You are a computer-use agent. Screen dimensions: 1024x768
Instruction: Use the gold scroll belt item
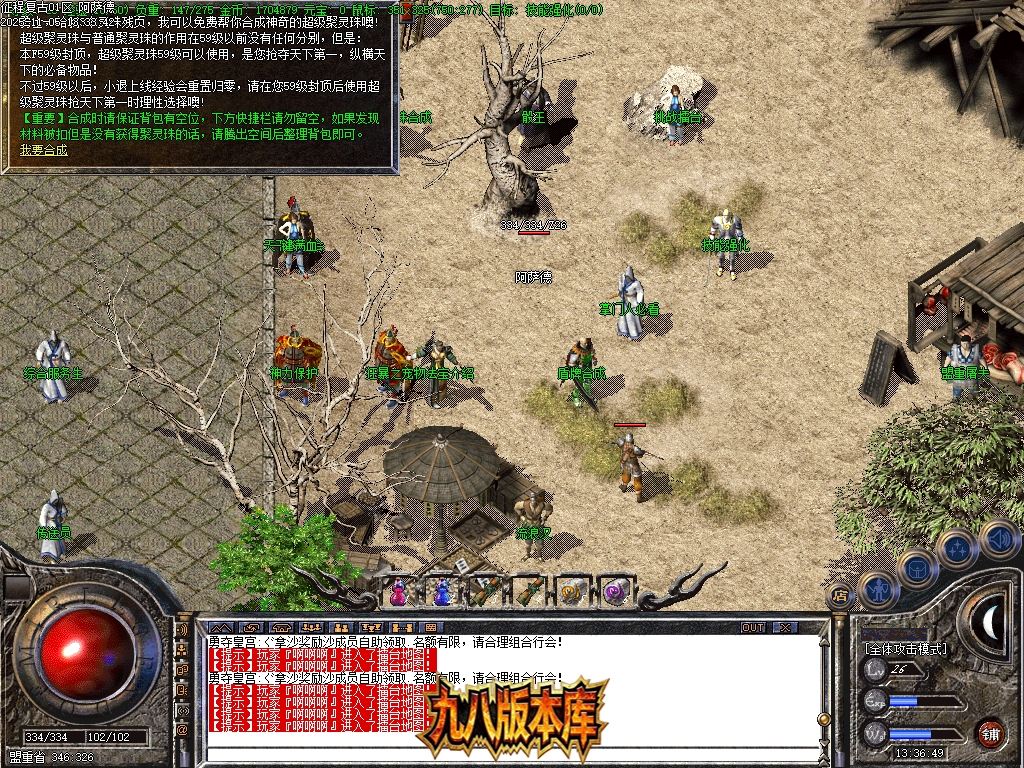[x=571, y=591]
